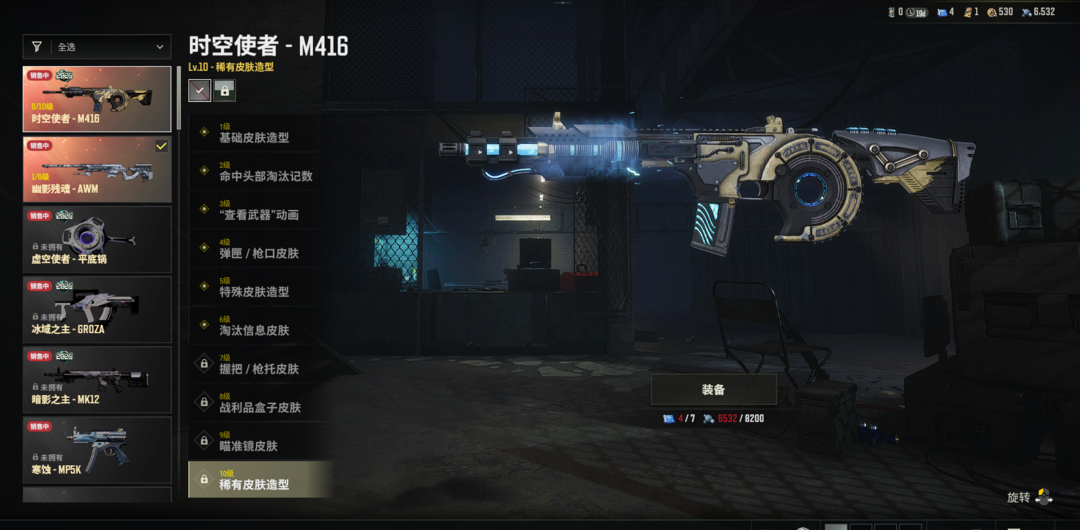Select locked level 9 瞄准镜皮肤
The image size is (1080, 530).
click(260, 442)
